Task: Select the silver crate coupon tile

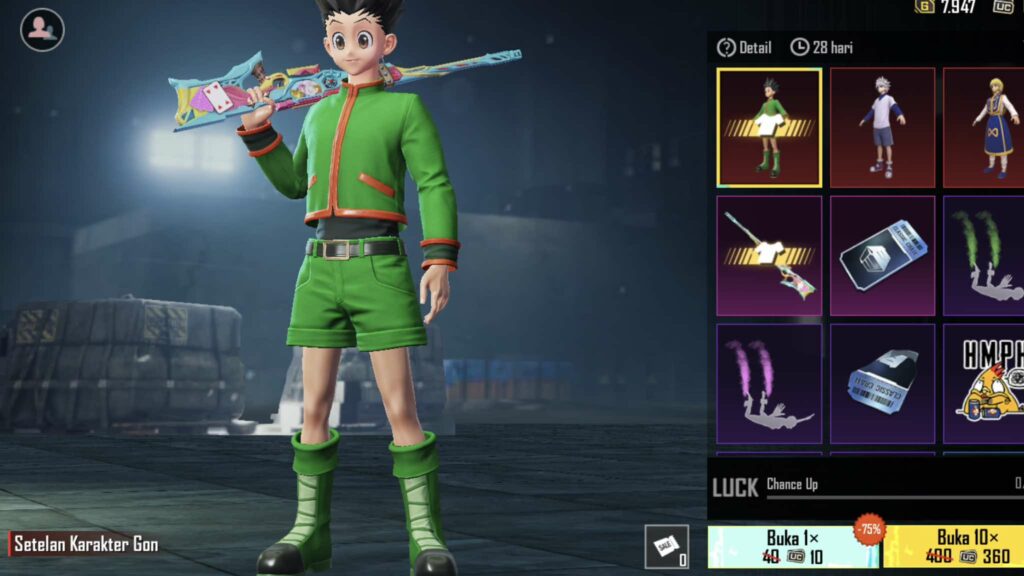Action: (882, 256)
